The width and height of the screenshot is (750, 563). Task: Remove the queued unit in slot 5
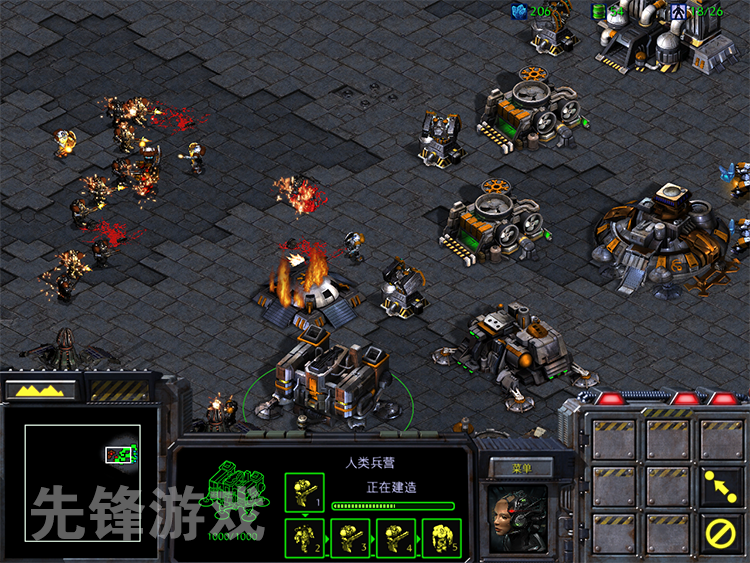tap(442, 537)
